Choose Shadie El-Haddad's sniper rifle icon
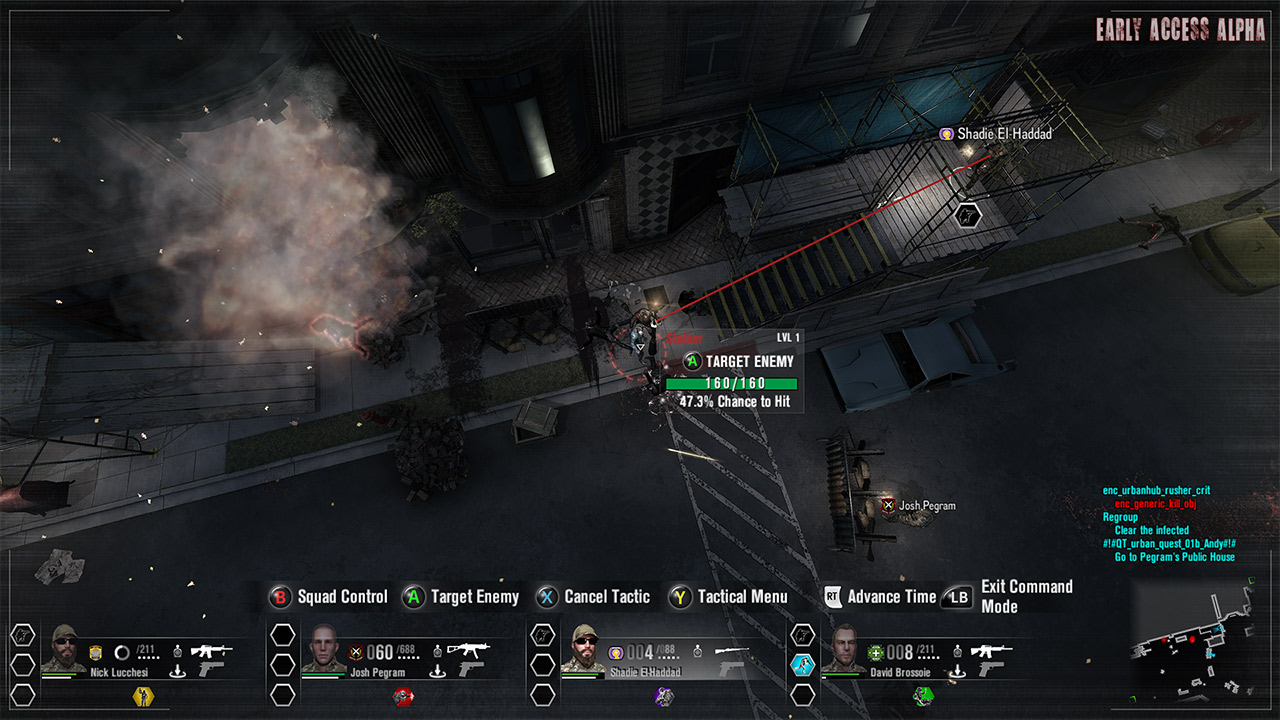The width and height of the screenshot is (1280, 720). click(x=729, y=650)
